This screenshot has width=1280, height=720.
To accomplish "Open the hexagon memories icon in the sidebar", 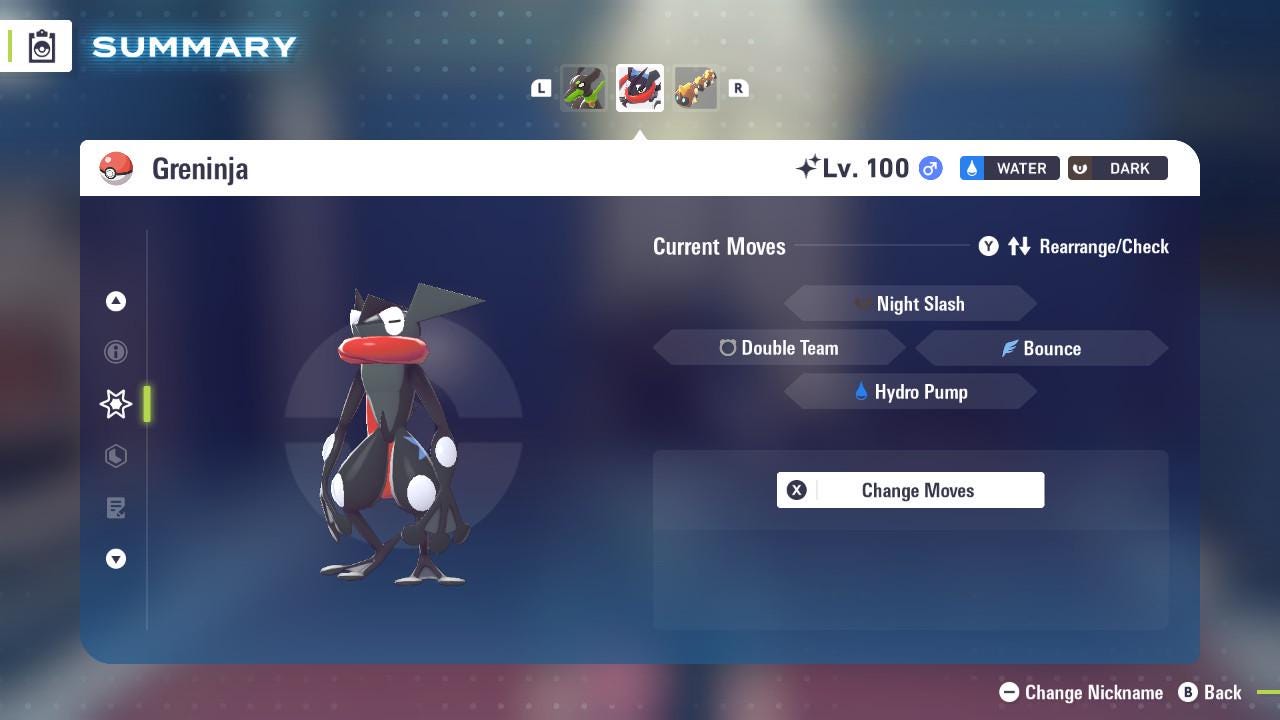I will [116, 456].
